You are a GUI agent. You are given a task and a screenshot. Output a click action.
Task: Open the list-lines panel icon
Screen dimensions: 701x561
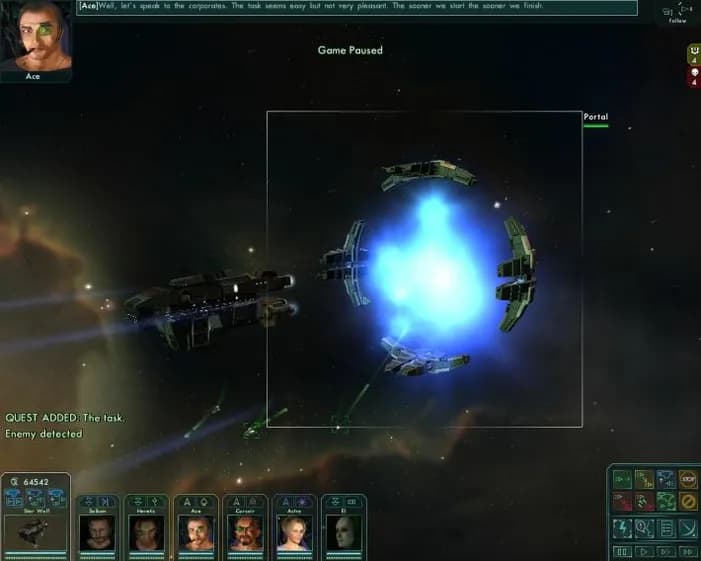tap(666, 527)
